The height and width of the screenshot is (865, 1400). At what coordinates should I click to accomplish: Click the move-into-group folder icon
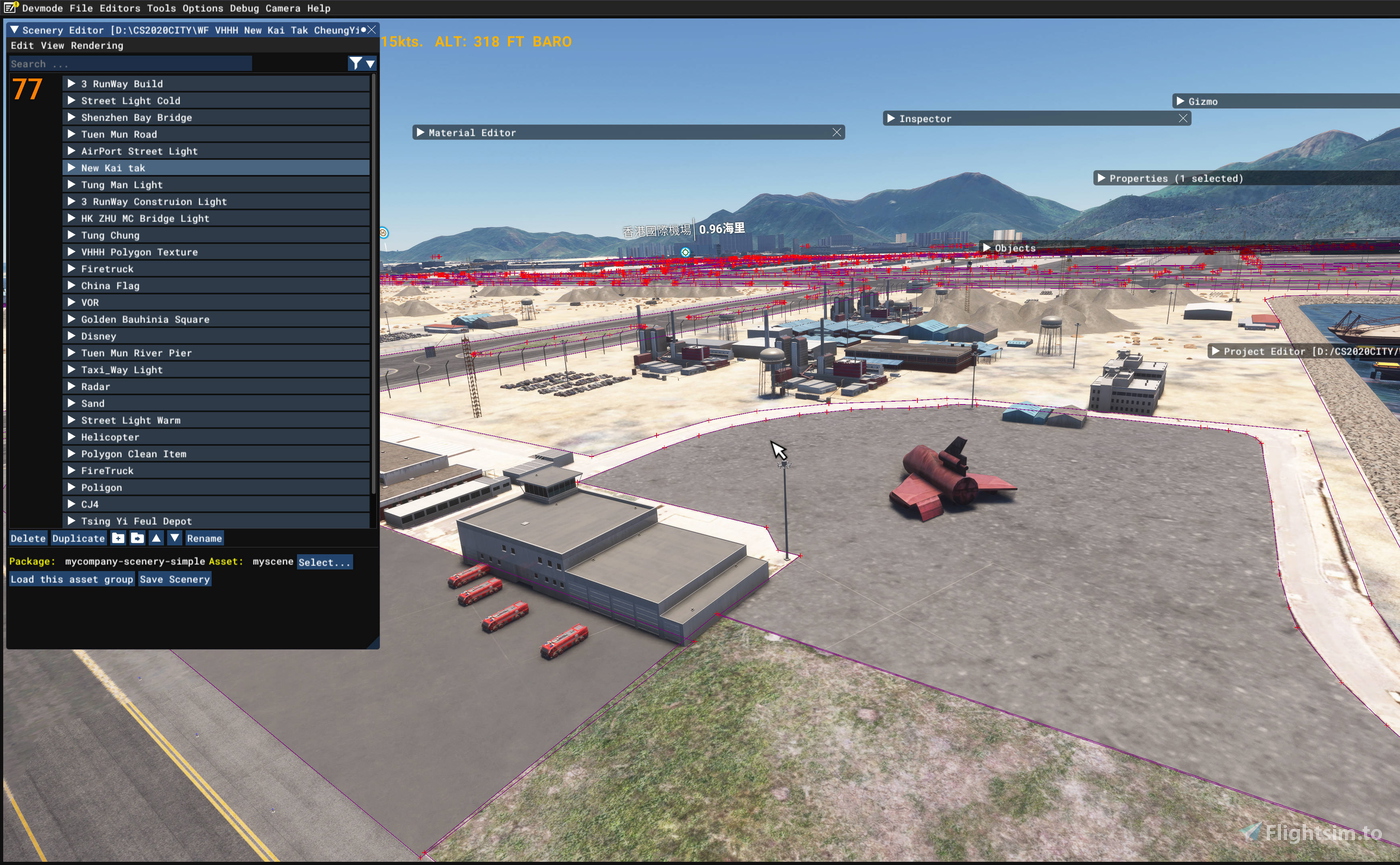pos(137,538)
